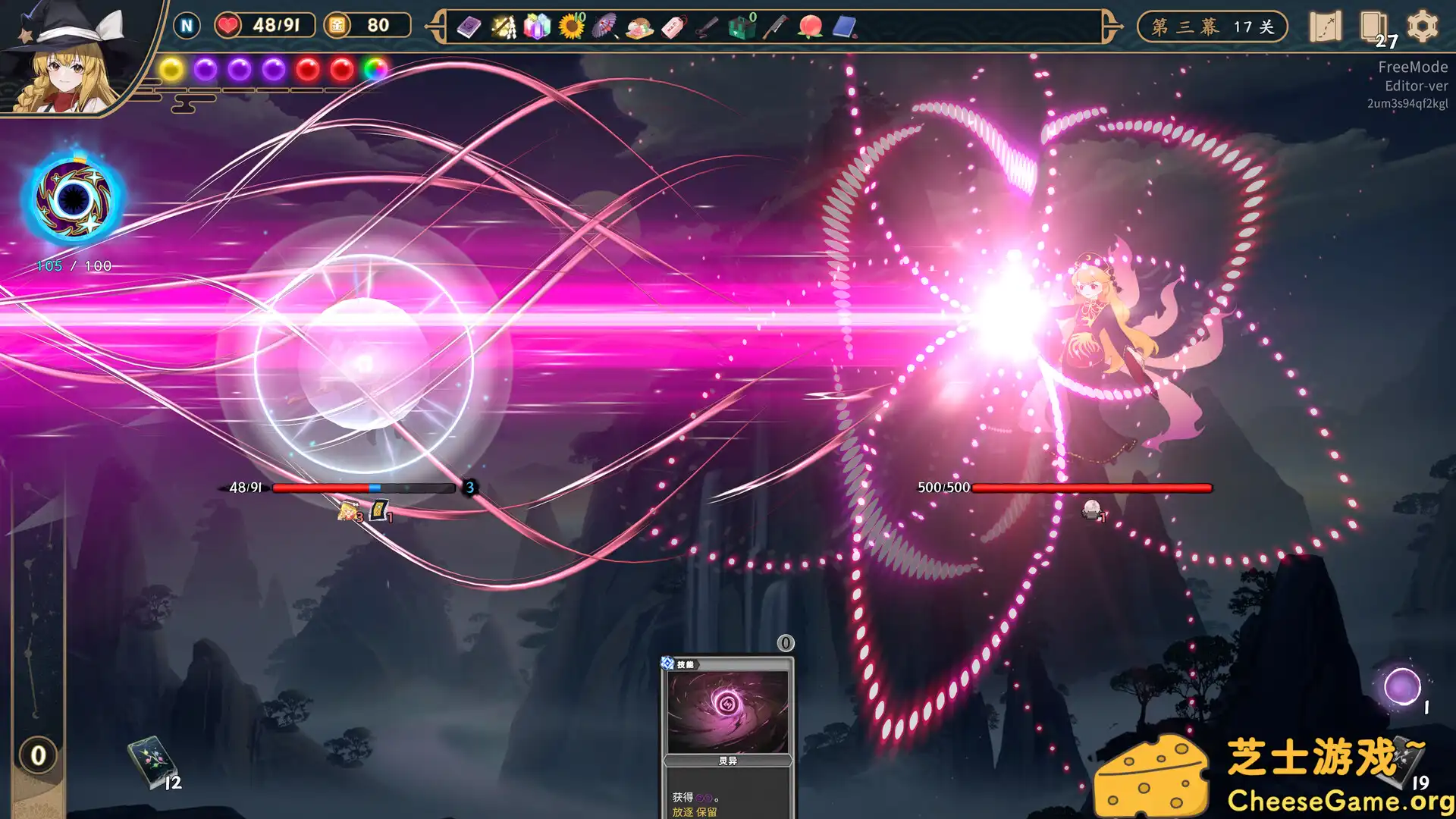
Task: Open the draw pile with 12 cards
Action: (x=151, y=762)
